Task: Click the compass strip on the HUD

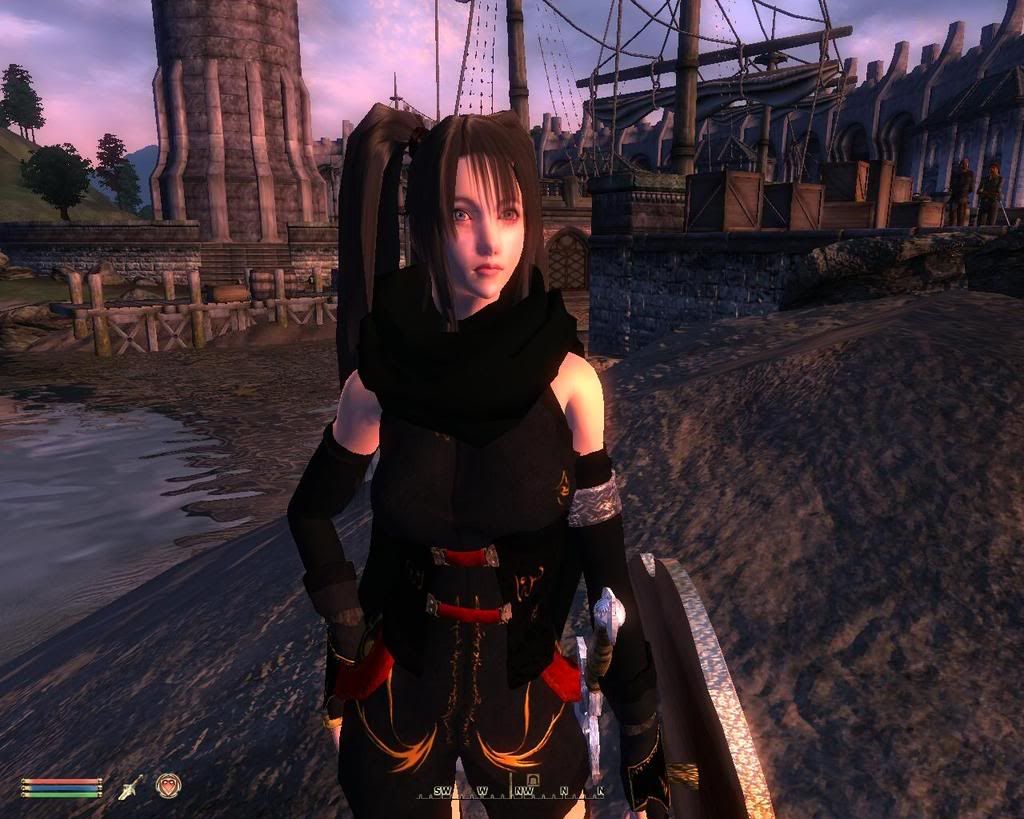Action: point(517,790)
